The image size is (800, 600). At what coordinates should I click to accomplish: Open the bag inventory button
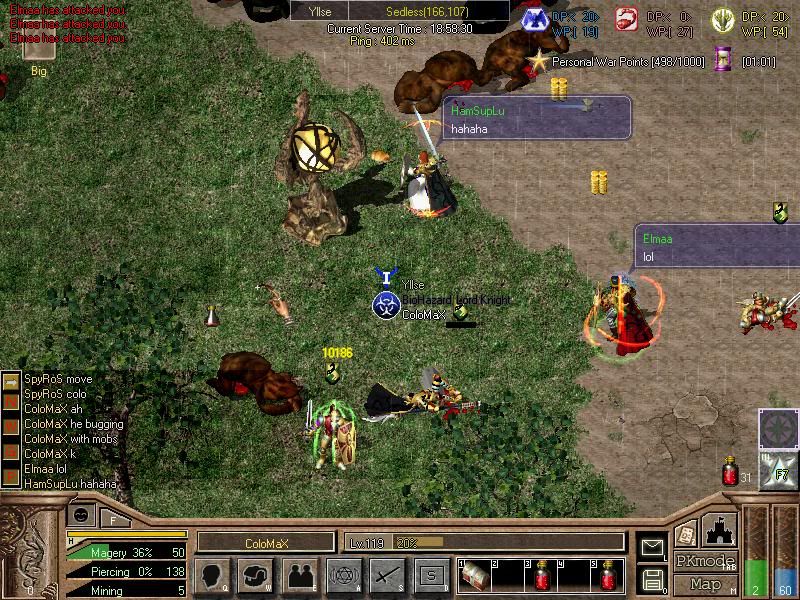click(256, 575)
